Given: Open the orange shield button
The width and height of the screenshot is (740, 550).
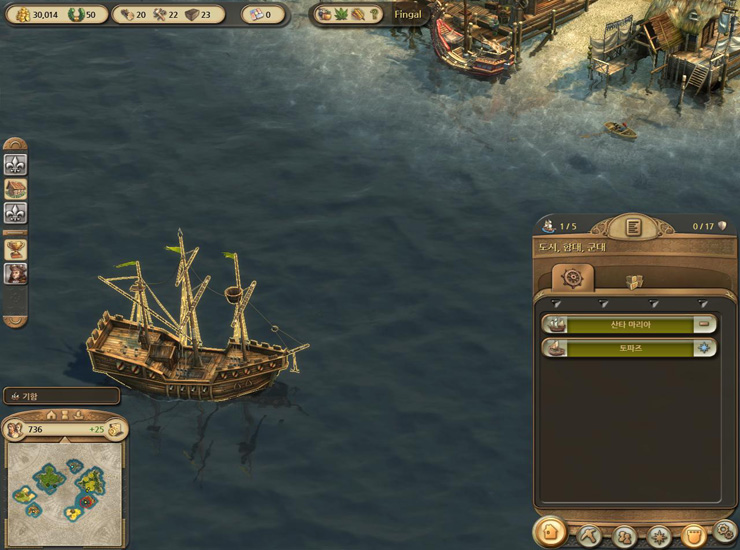Looking at the screenshot, I should [693, 535].
